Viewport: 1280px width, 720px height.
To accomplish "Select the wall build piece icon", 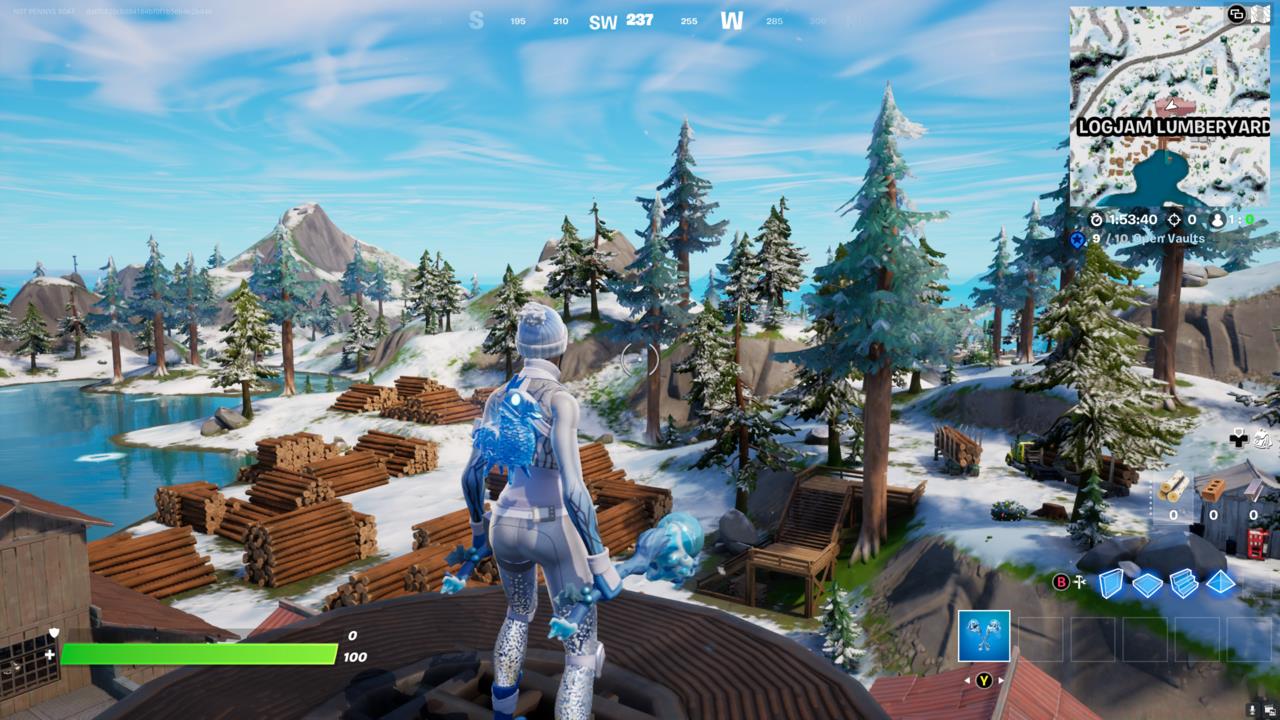I will [x=1110, y=582].
